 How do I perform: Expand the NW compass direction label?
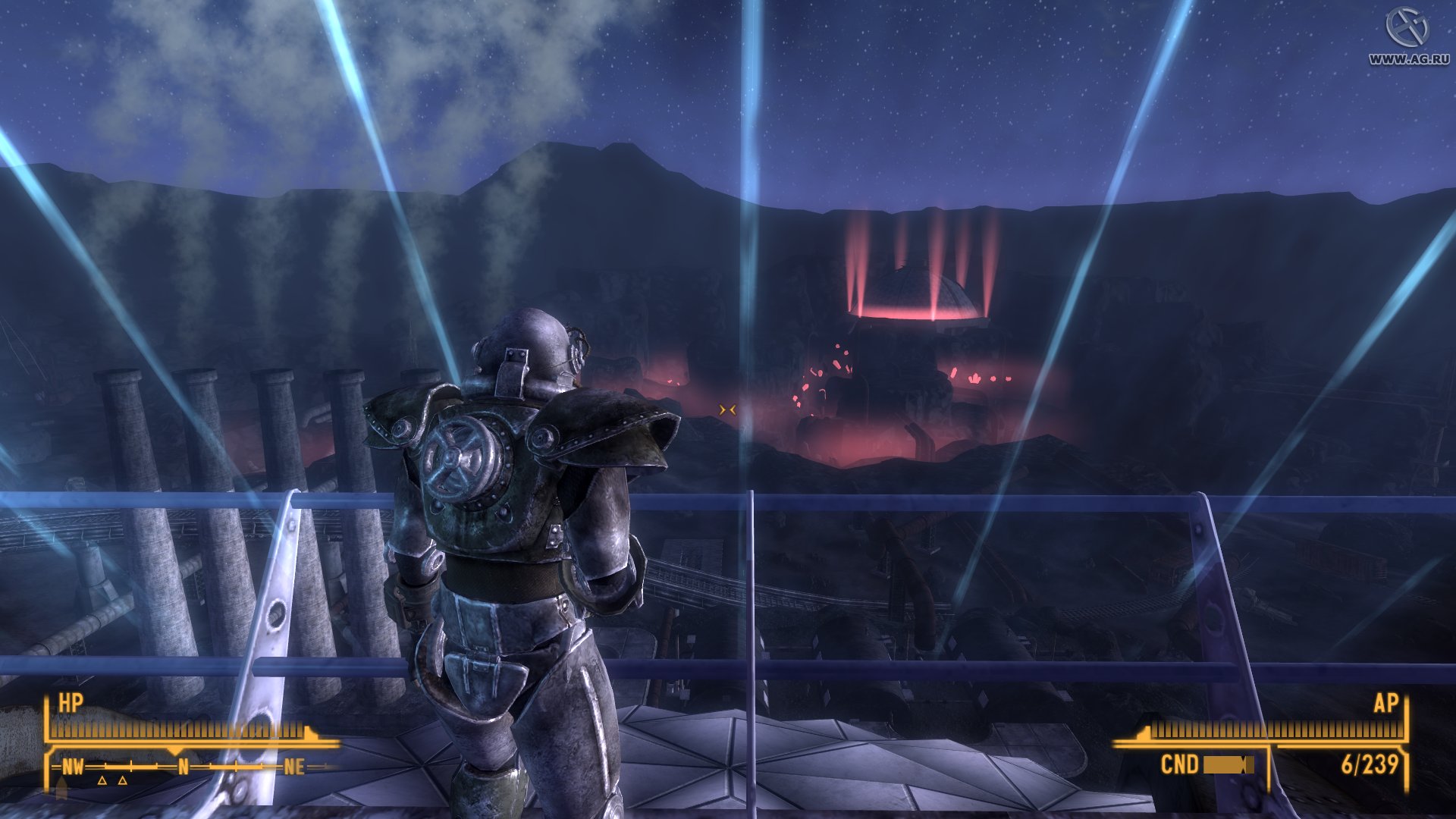pos(74,767)
